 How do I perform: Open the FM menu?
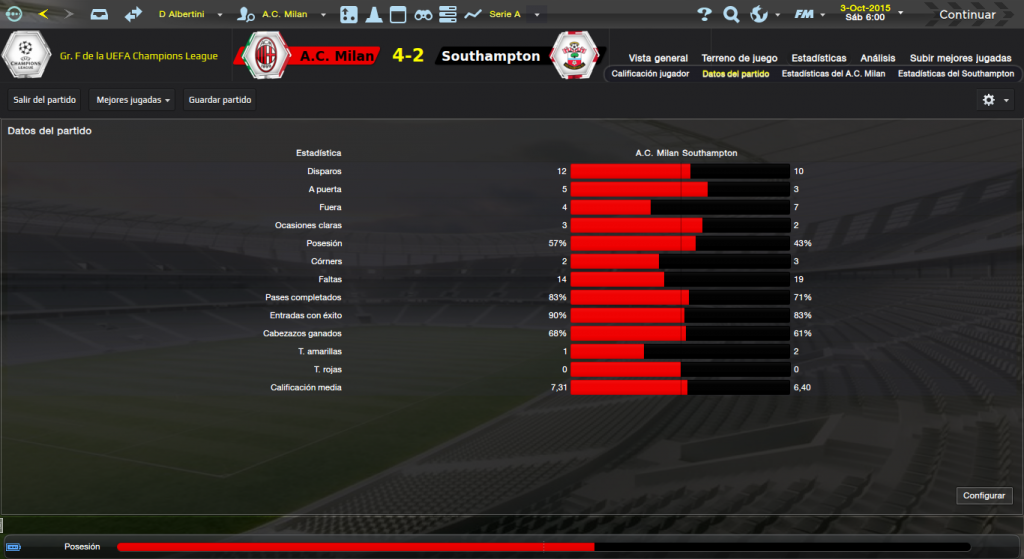pos(808,14)
